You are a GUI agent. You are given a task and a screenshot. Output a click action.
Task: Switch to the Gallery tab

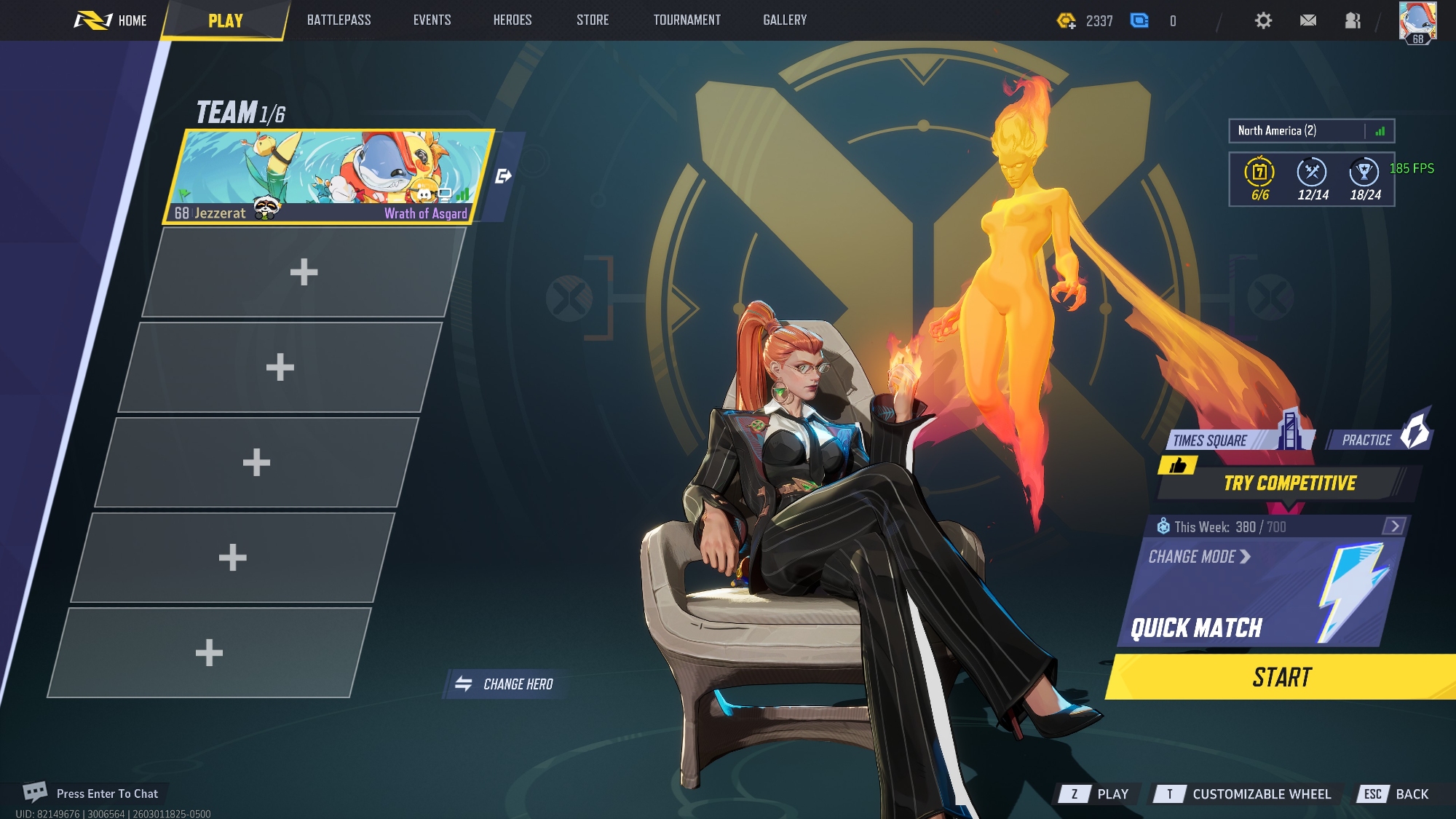tap(785, 20)
